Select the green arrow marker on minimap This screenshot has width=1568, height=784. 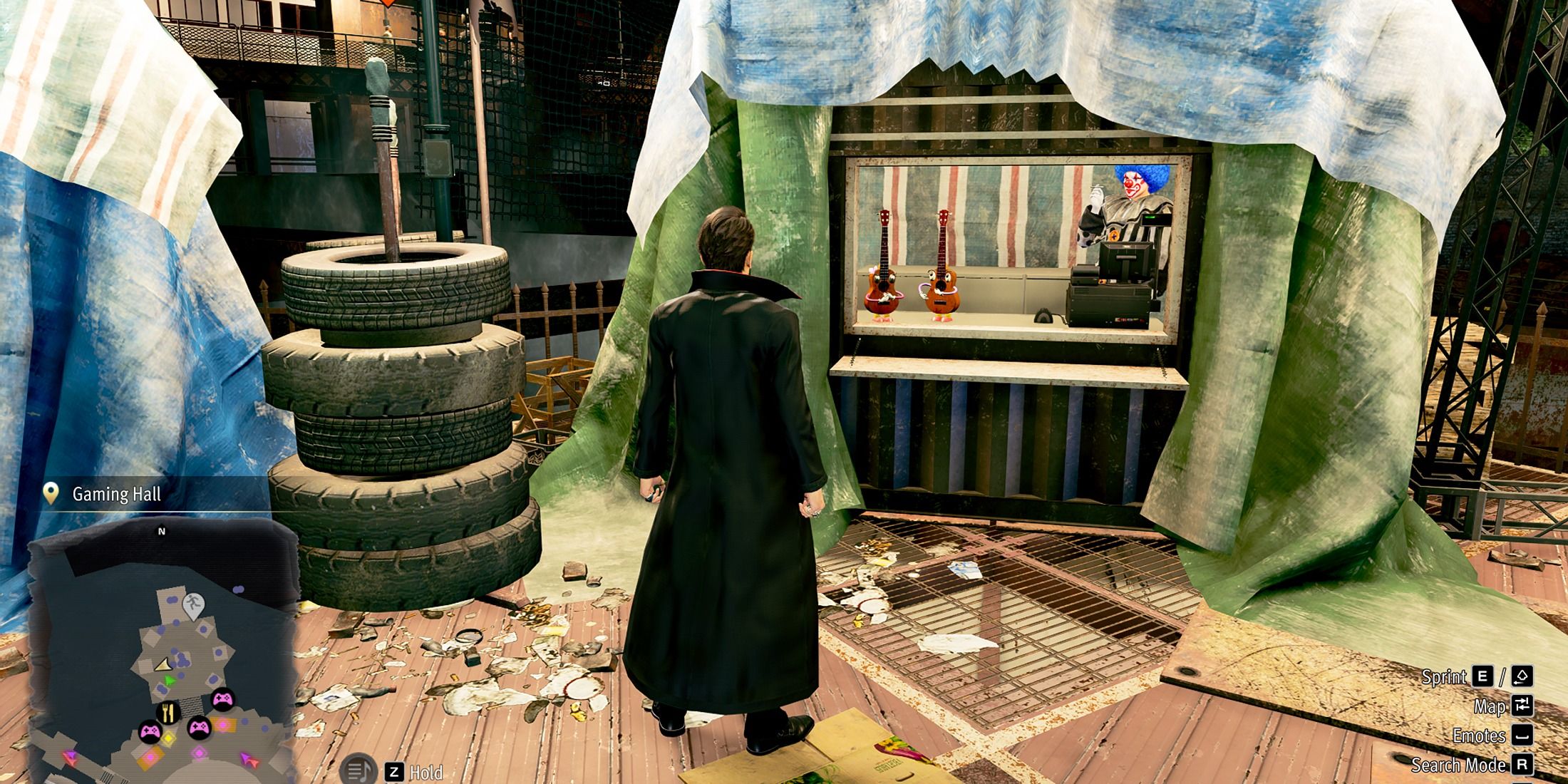(x=169, y=681)
